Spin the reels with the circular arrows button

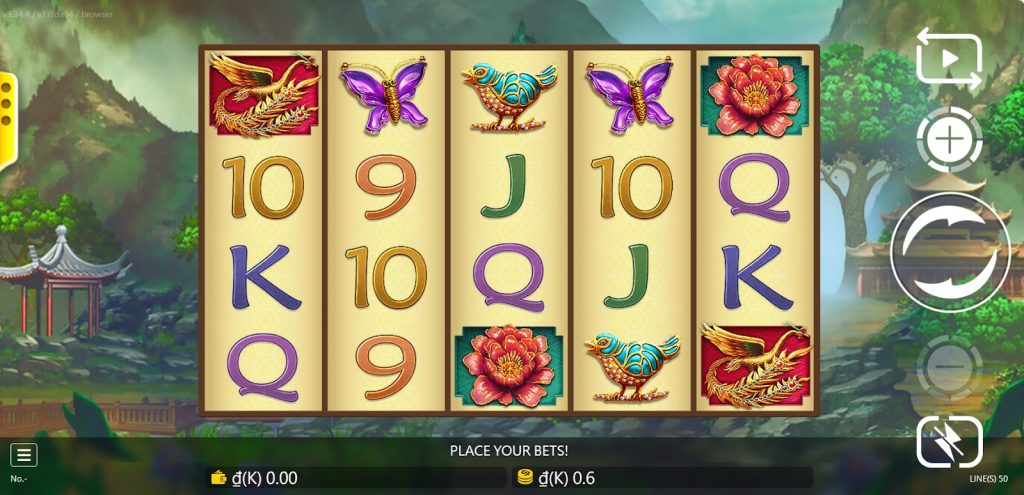(x=950, y=252)
